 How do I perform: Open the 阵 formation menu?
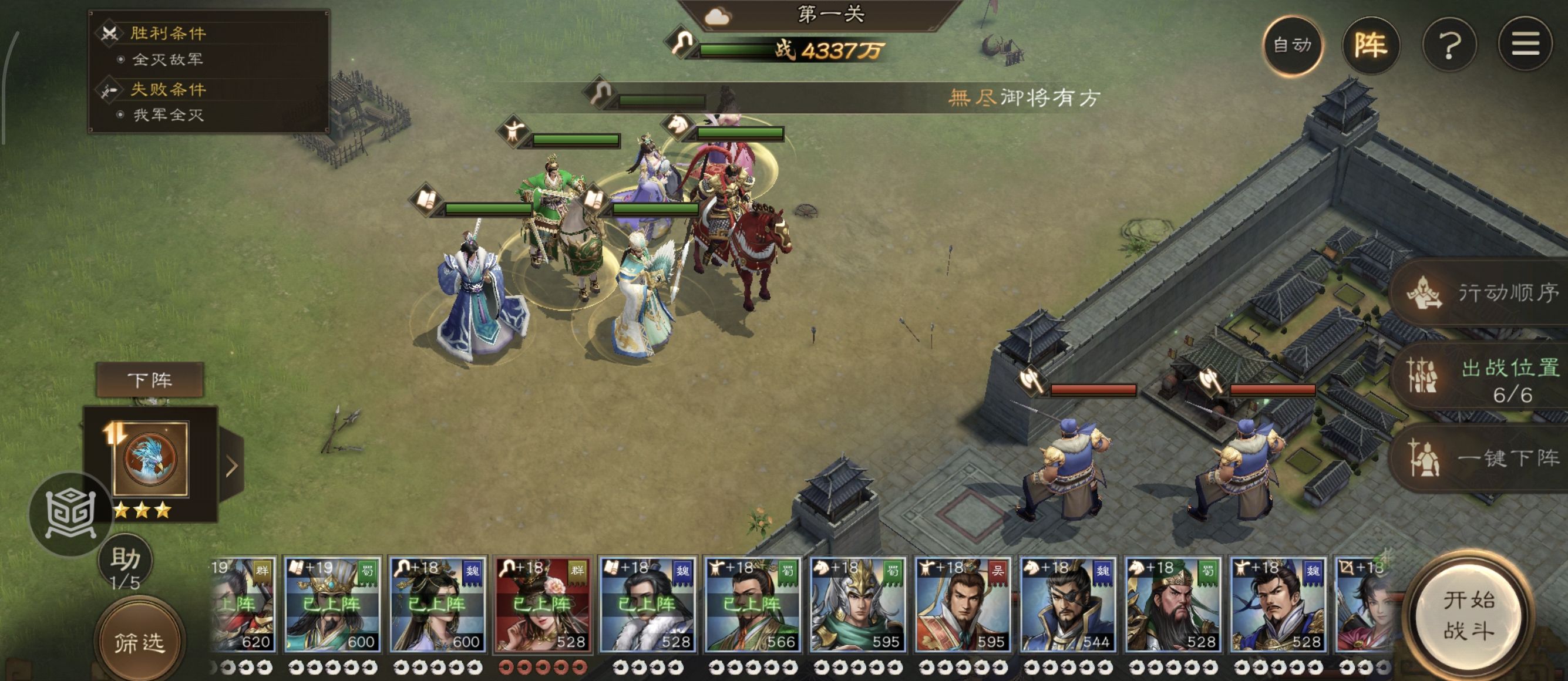(1370, 45)
